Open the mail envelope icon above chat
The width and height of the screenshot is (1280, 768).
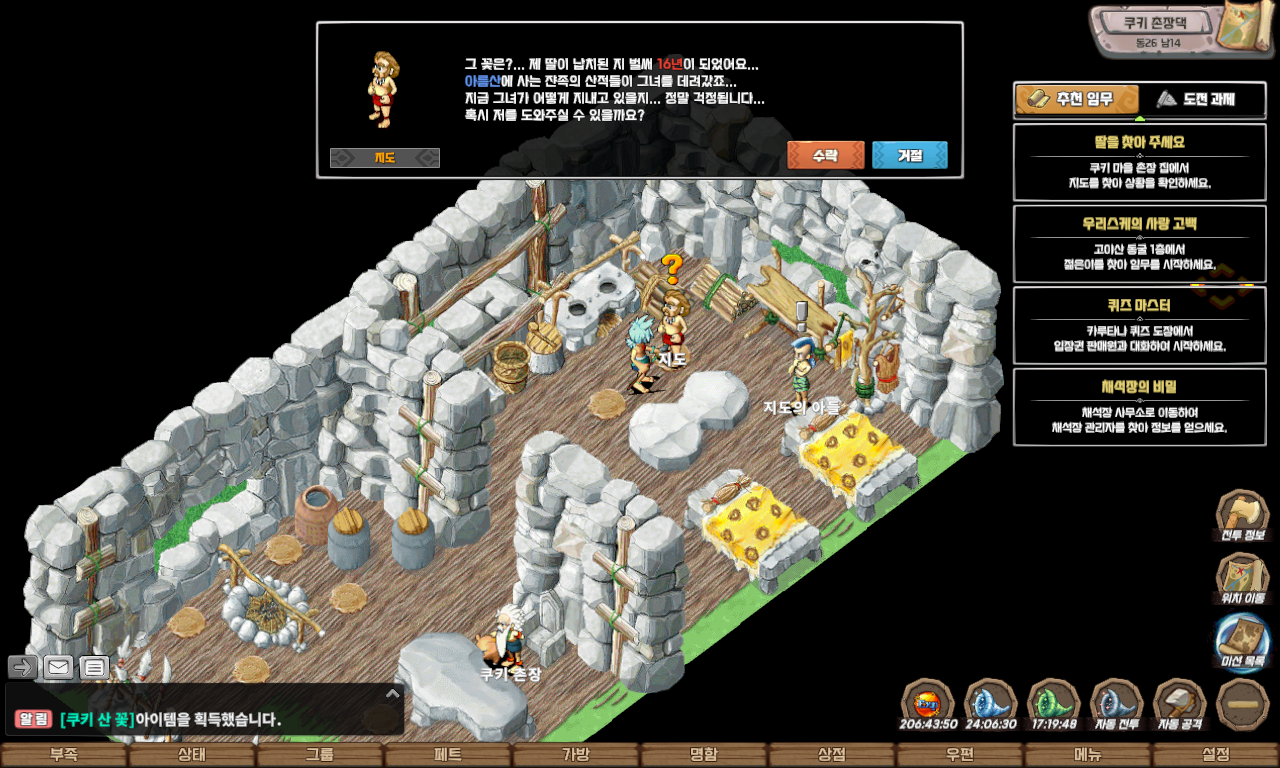pos(58,667)
